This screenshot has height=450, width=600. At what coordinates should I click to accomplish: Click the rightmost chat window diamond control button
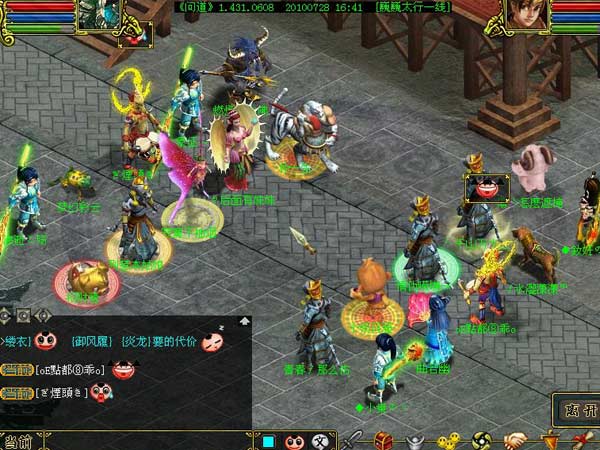[43, 316]
